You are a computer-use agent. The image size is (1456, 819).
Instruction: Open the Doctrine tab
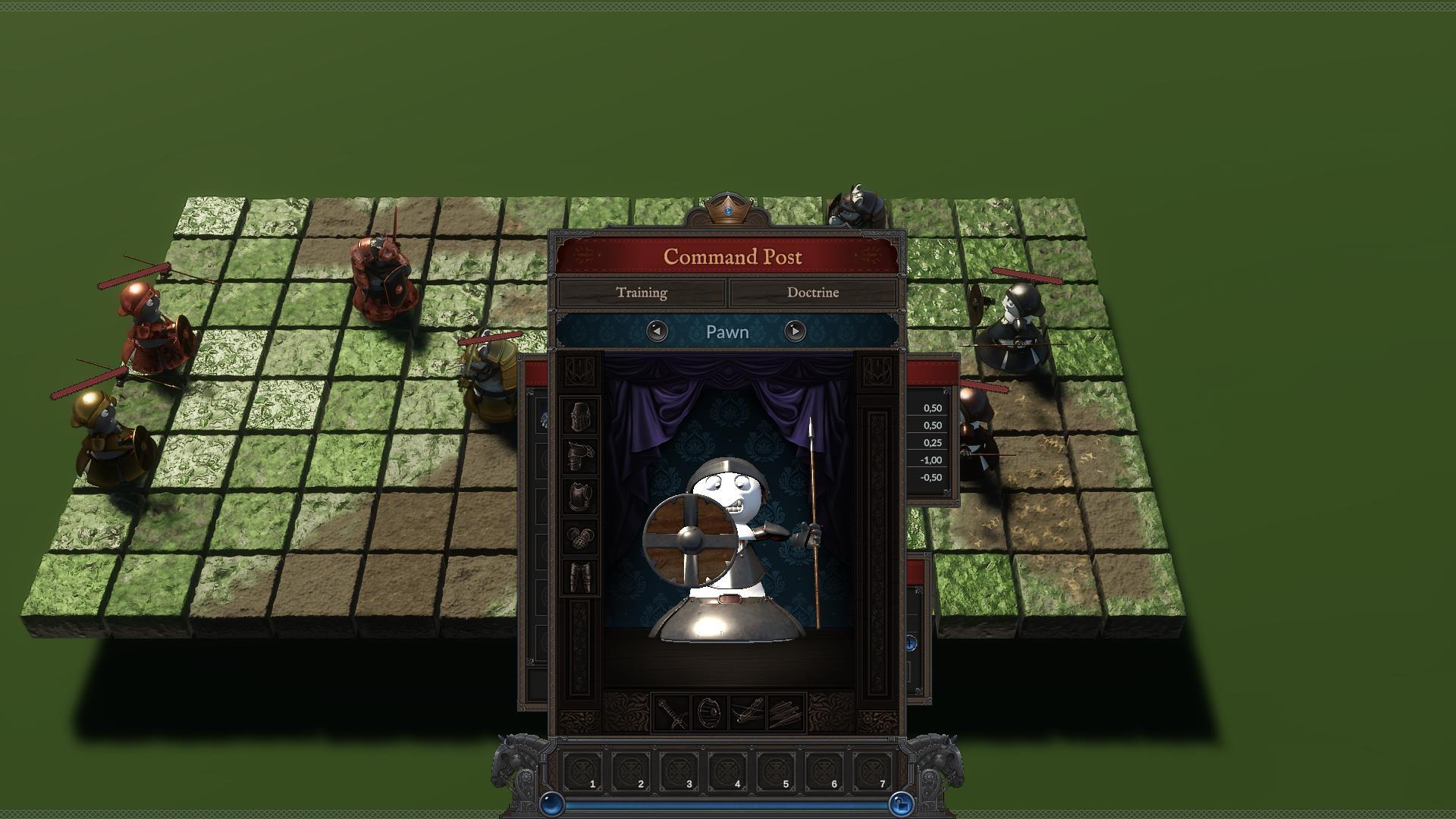click(x=815, y=292)
